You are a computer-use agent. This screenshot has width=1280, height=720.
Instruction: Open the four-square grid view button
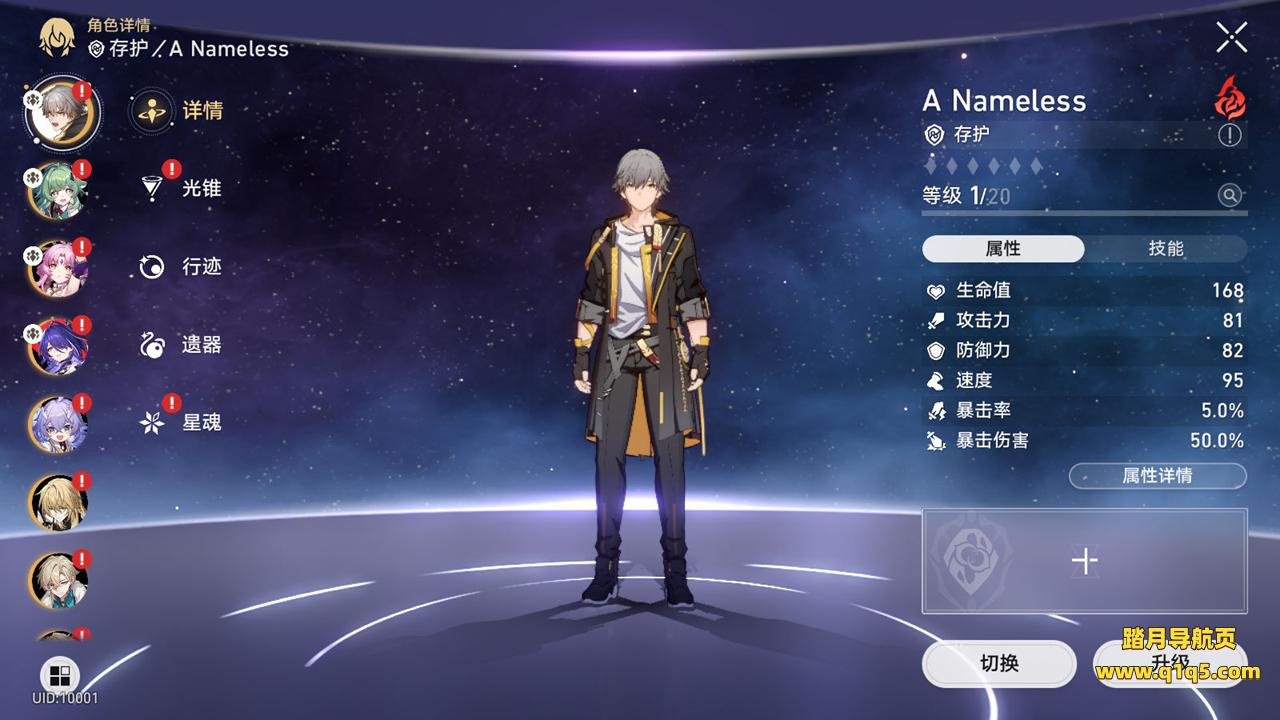[60, 674]
